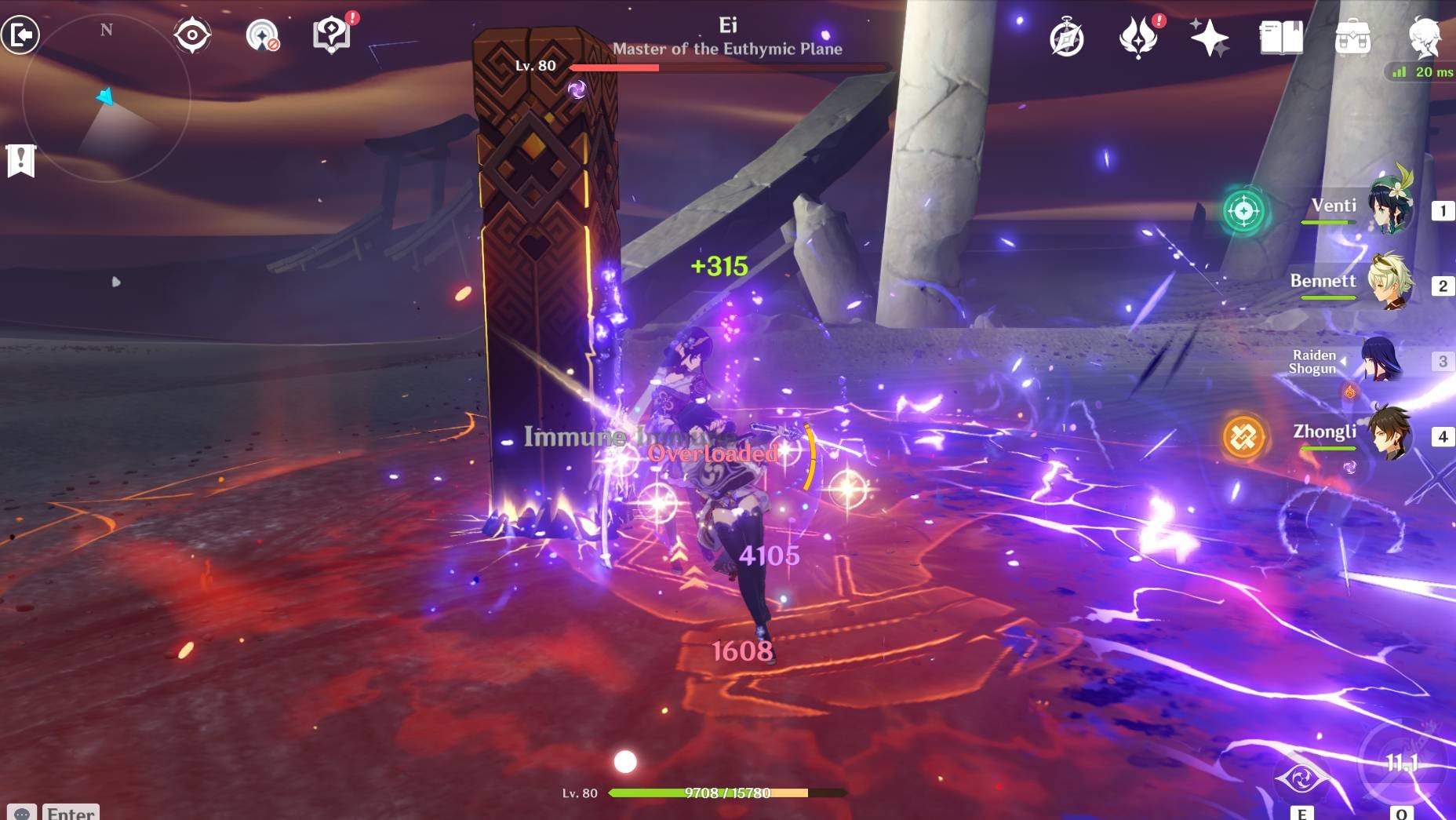
Task: Click the green crosshair indicator near Venti
Action: (1243, 209)
